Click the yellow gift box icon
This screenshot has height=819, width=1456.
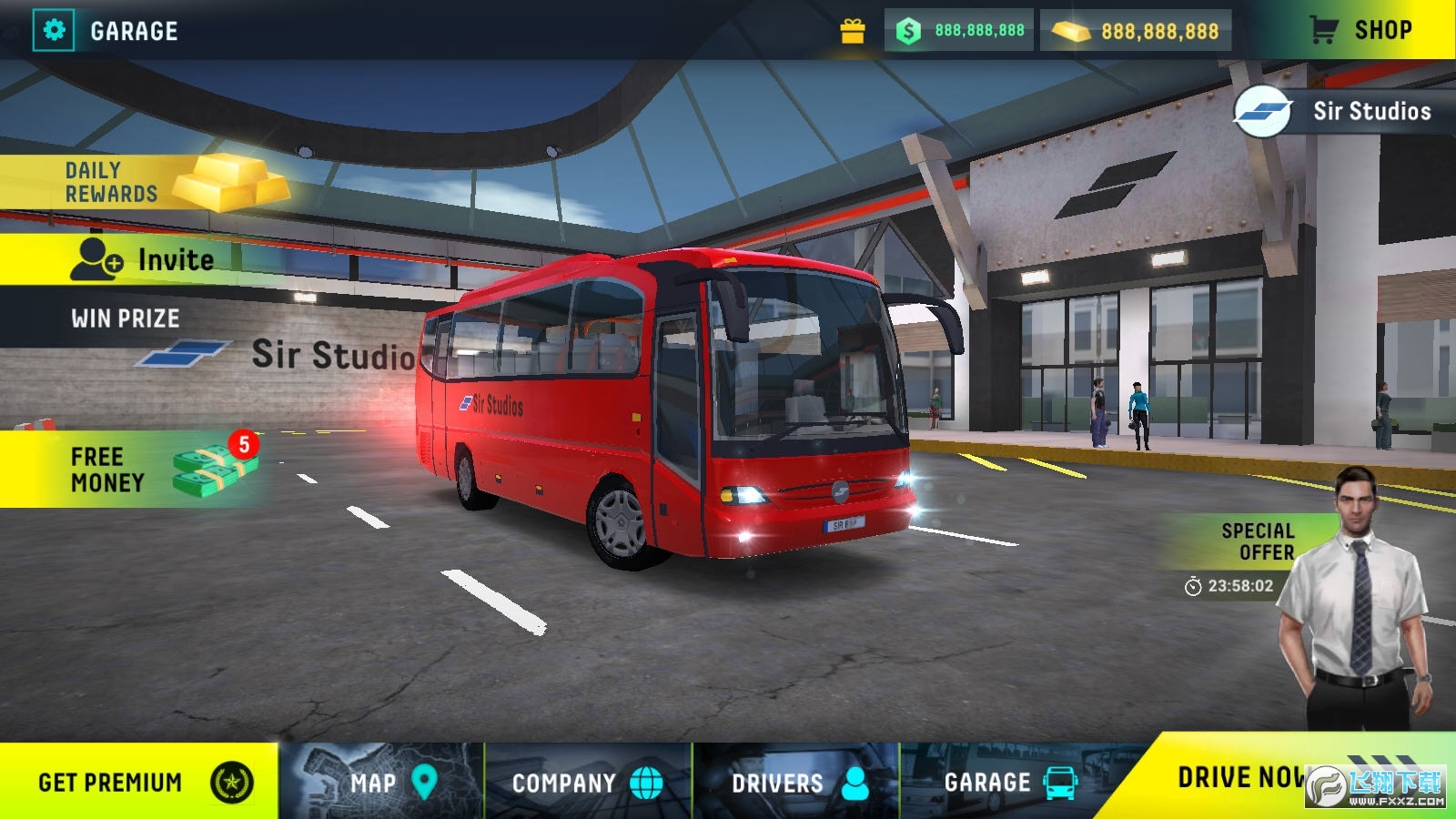853,31
